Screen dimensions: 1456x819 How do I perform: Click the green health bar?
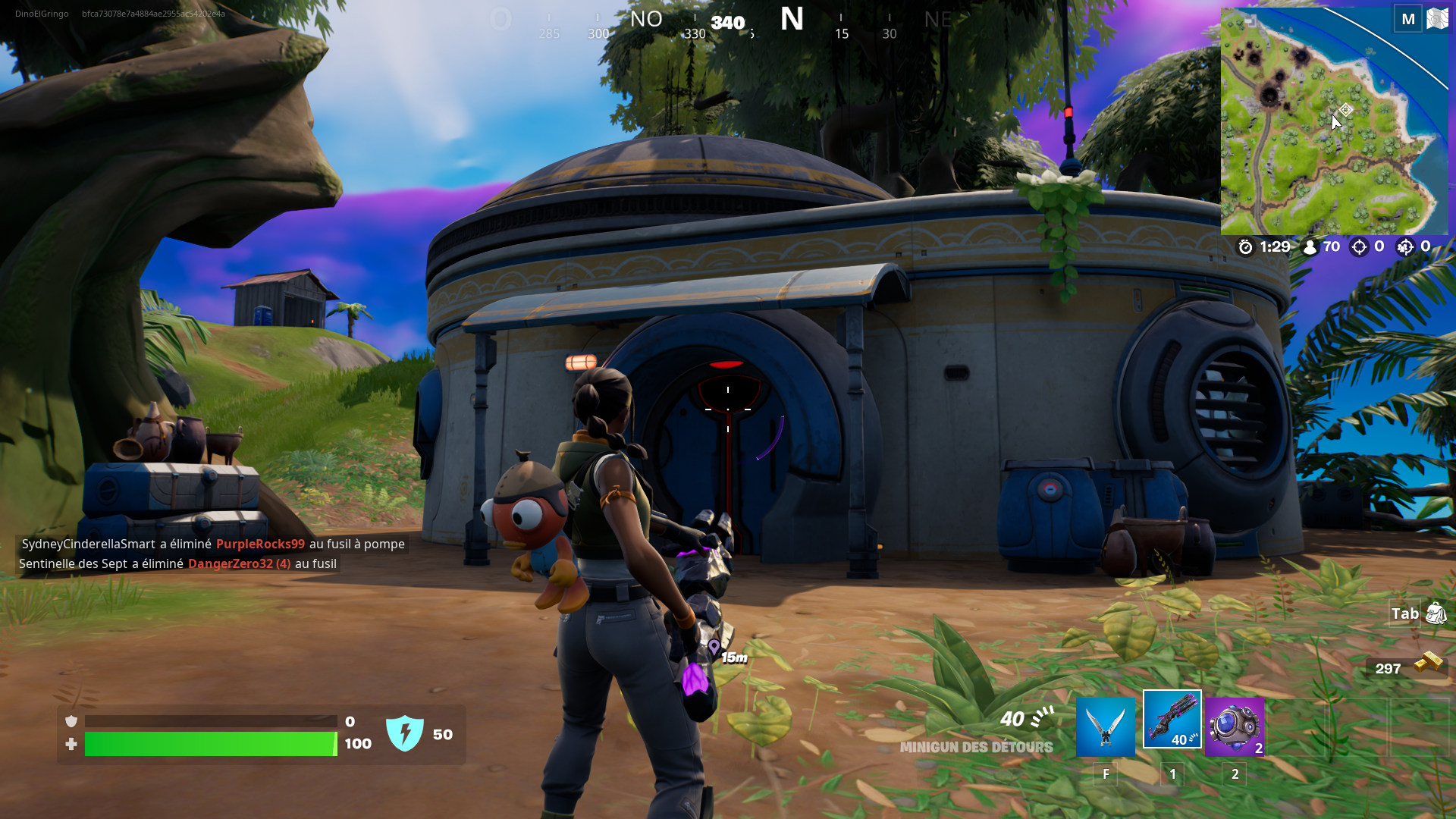pos(212,745)
